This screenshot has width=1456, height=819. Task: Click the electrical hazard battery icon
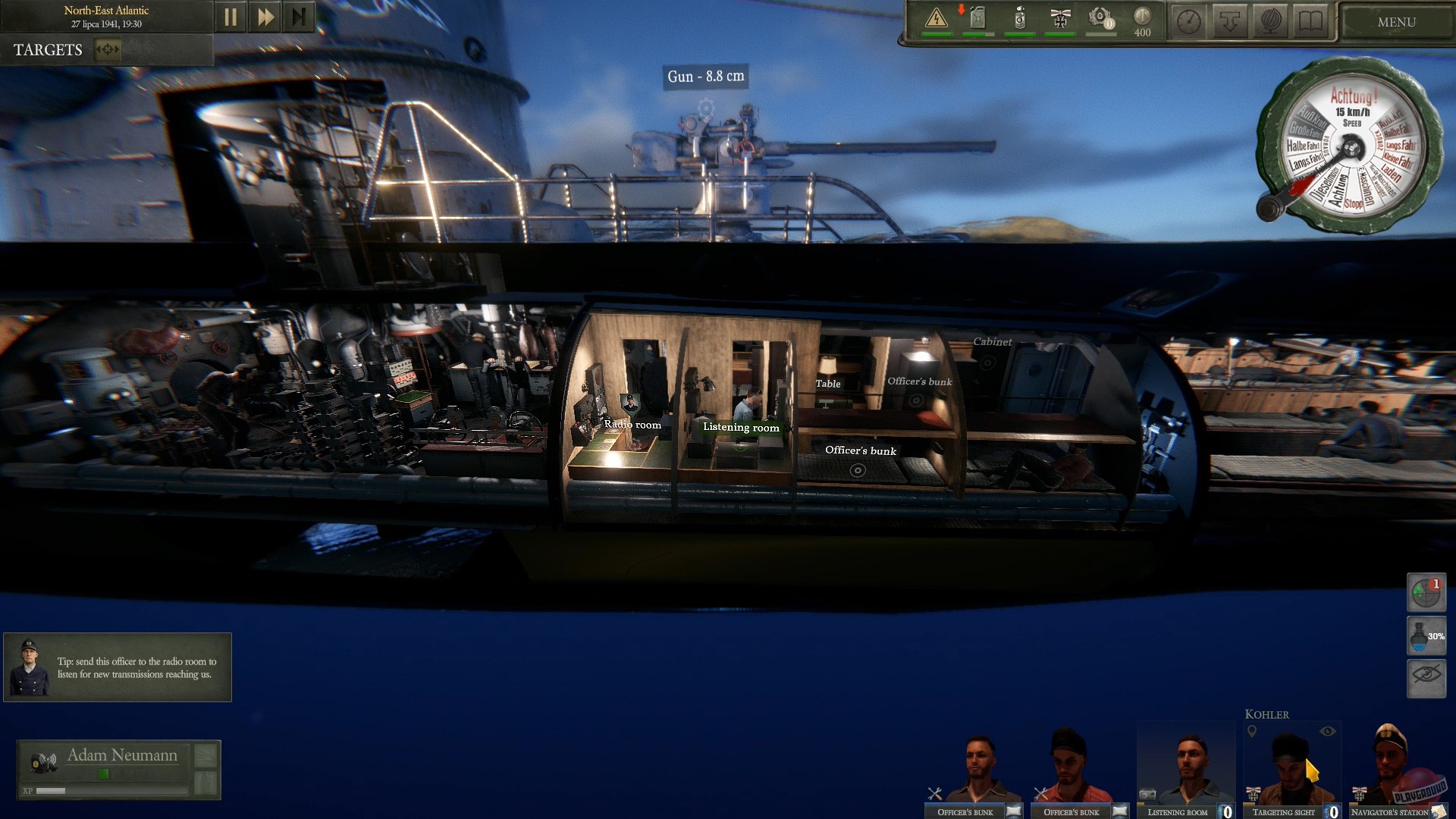click(937, 20)
